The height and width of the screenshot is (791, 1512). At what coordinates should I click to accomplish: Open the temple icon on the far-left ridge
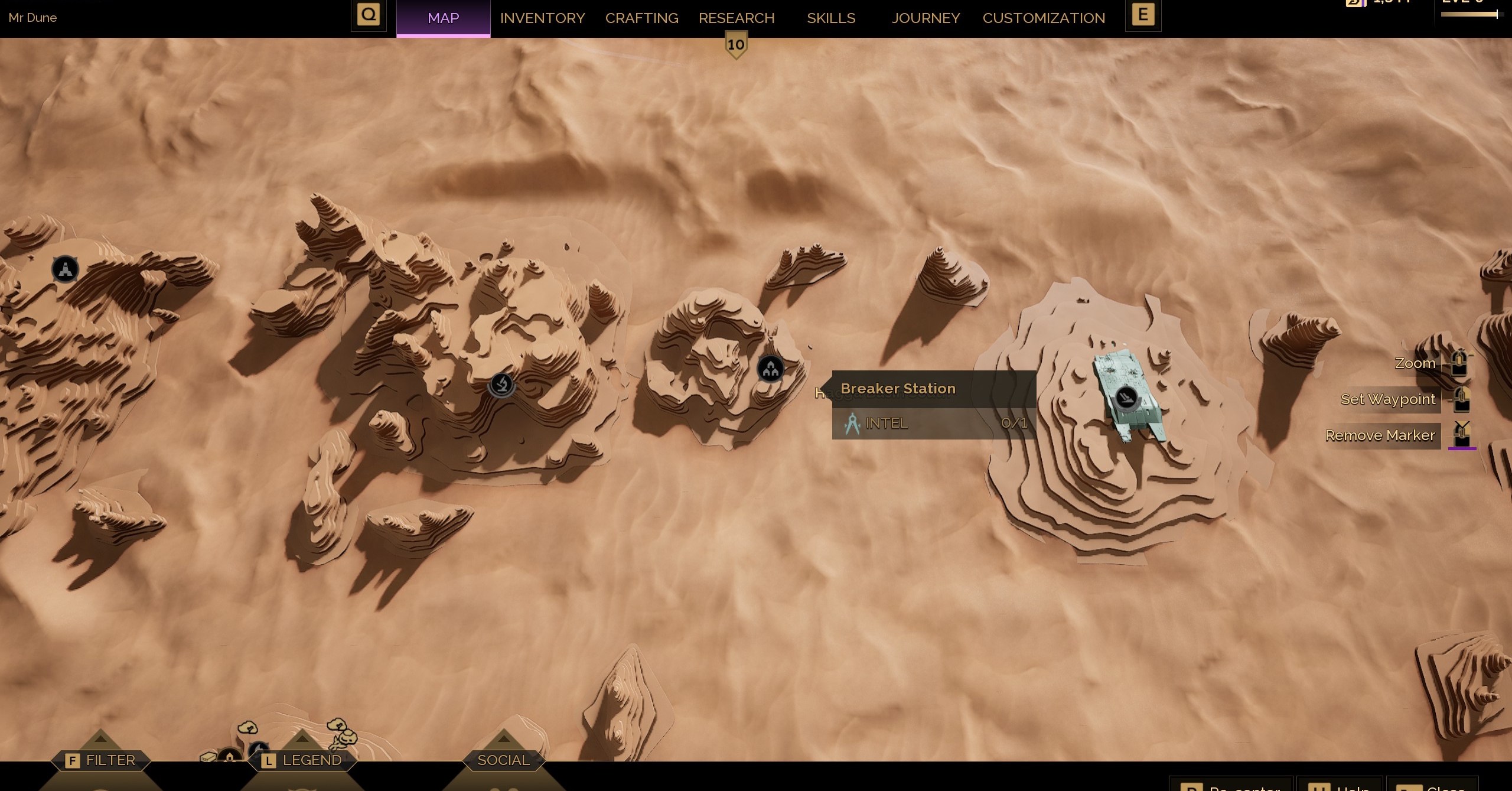[65, 269]
